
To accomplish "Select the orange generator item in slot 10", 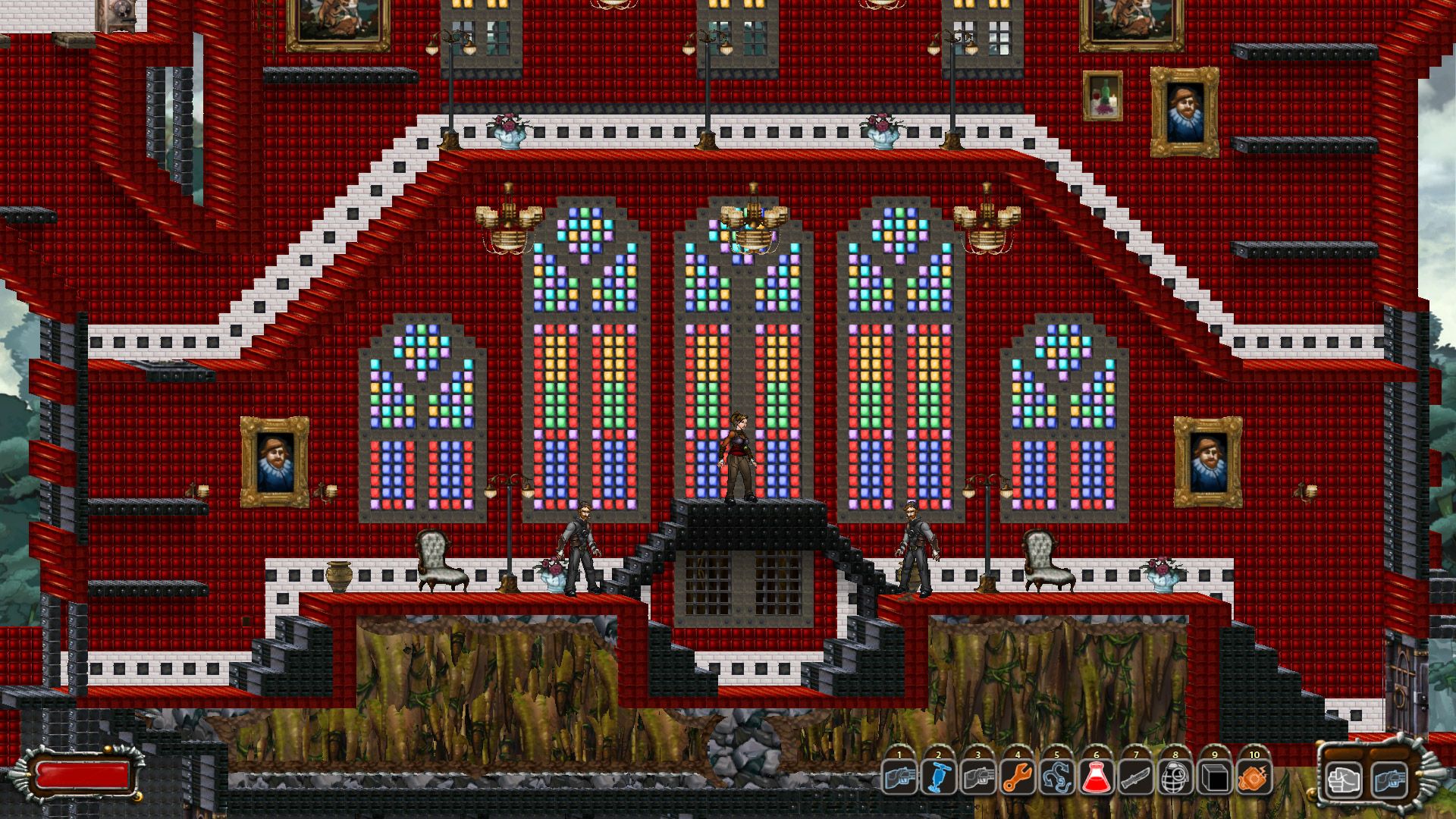I will pos(1254,777).
